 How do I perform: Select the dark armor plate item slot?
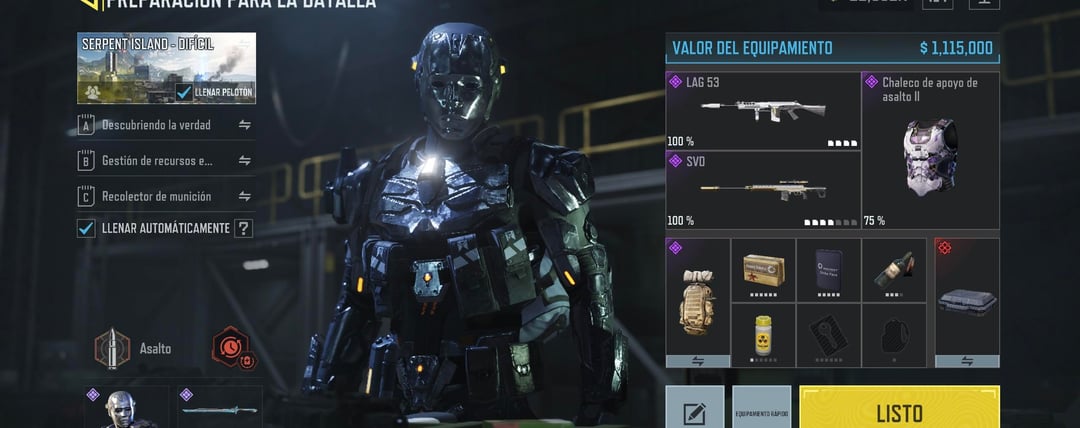tap(828, 269)
